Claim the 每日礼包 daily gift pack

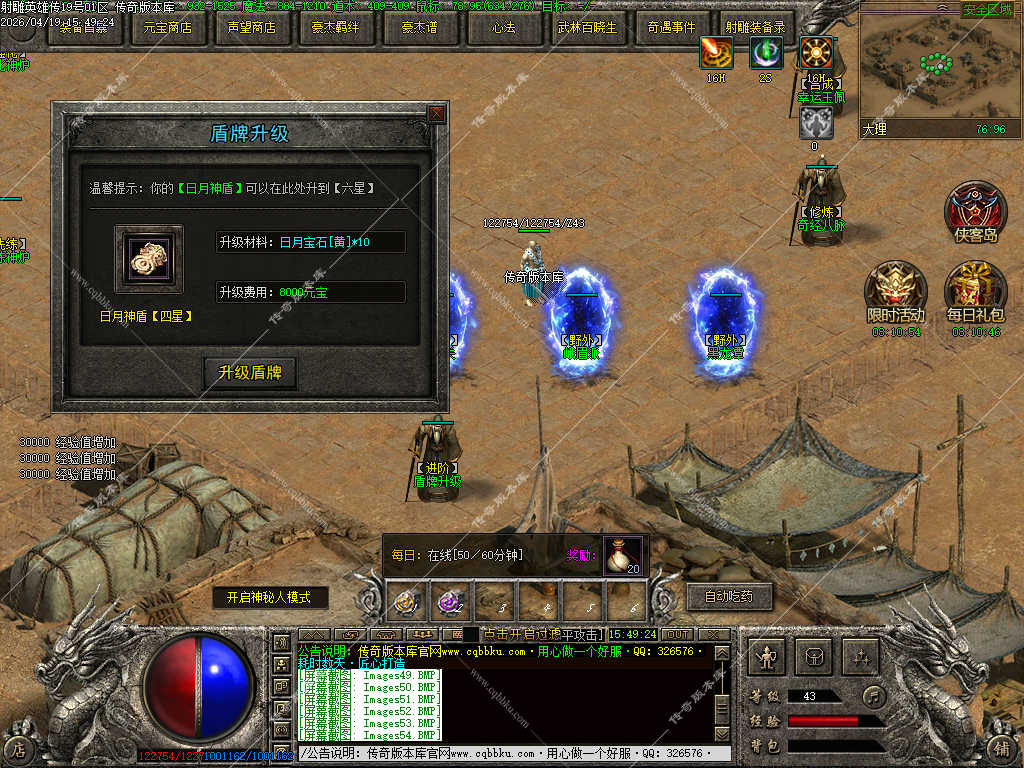point(975,292)
